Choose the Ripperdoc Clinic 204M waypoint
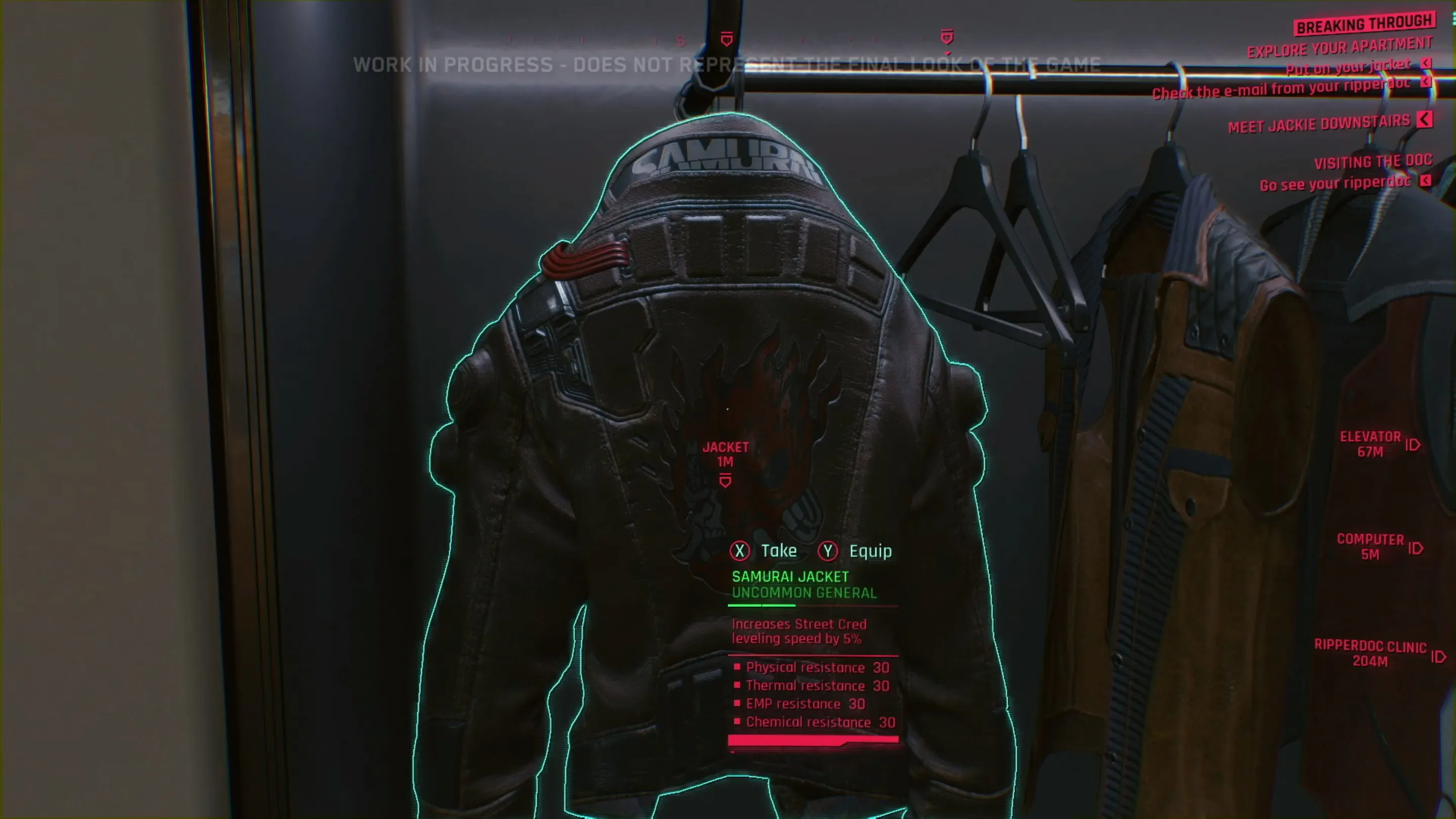 click(x=1370, y=653)
